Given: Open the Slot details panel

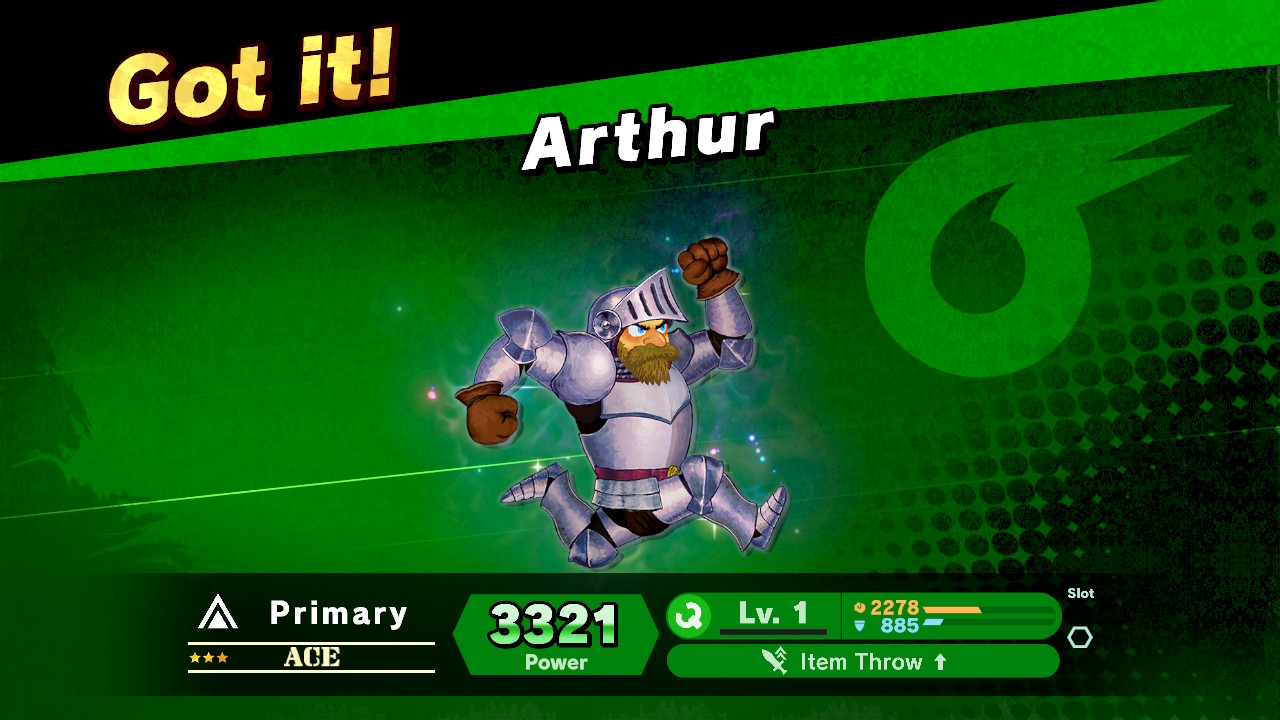Looking at the screenshot, I should 1080,593.
